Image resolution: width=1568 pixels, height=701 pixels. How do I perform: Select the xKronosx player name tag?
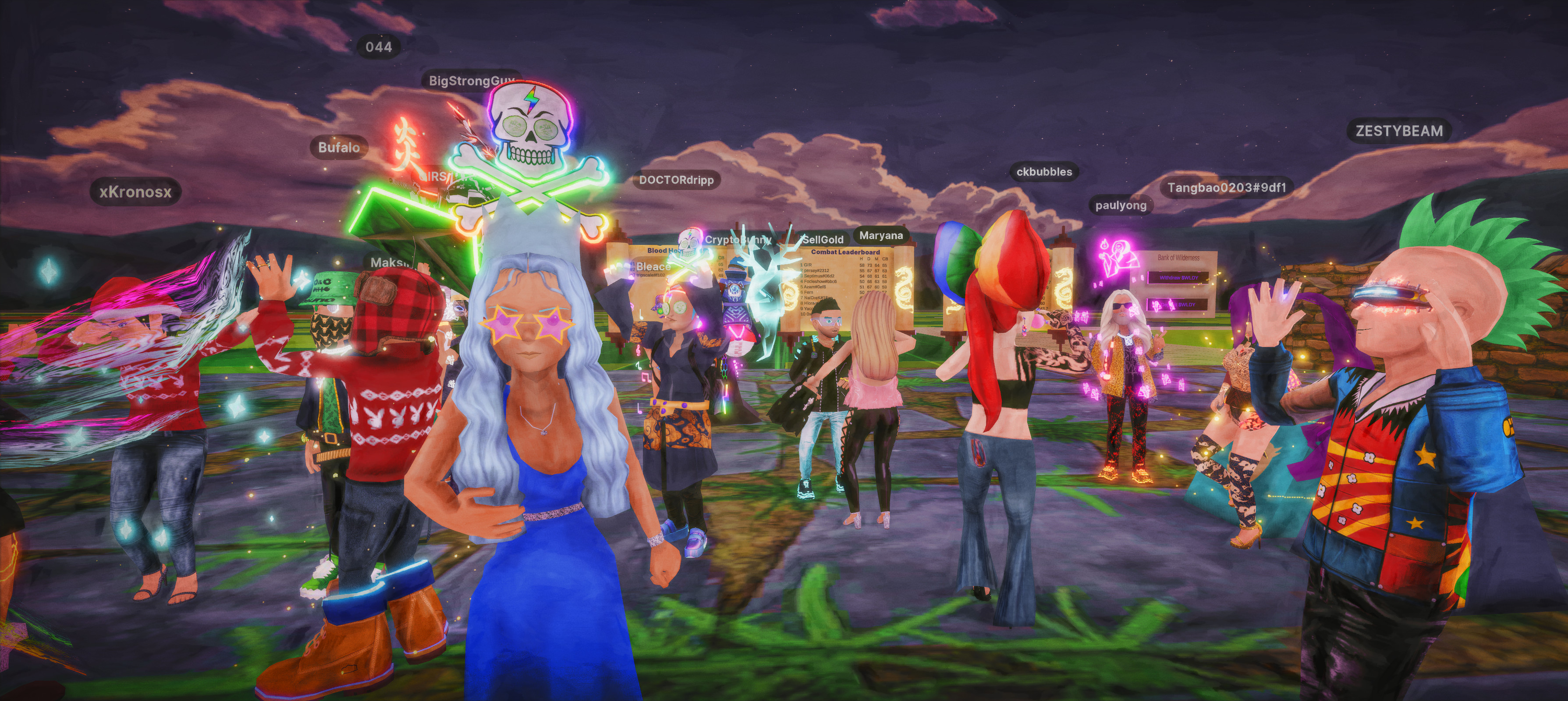(x=136, y=192)
